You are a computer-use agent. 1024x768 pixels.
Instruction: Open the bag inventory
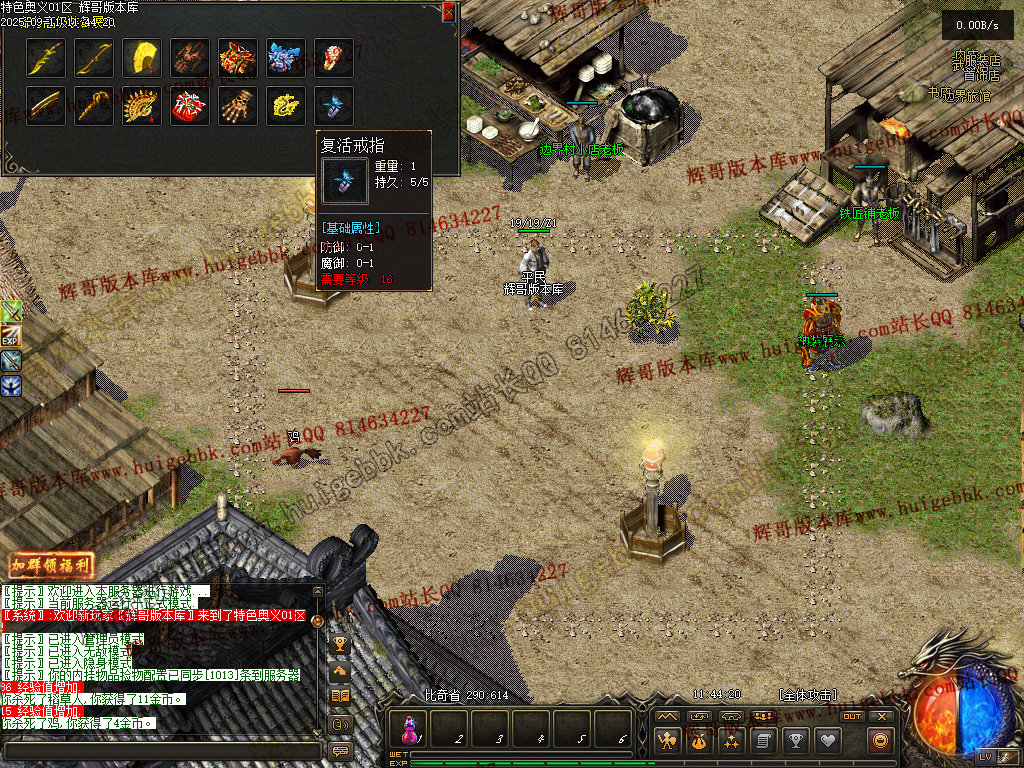pyautogui.click(x=700, y=740)
